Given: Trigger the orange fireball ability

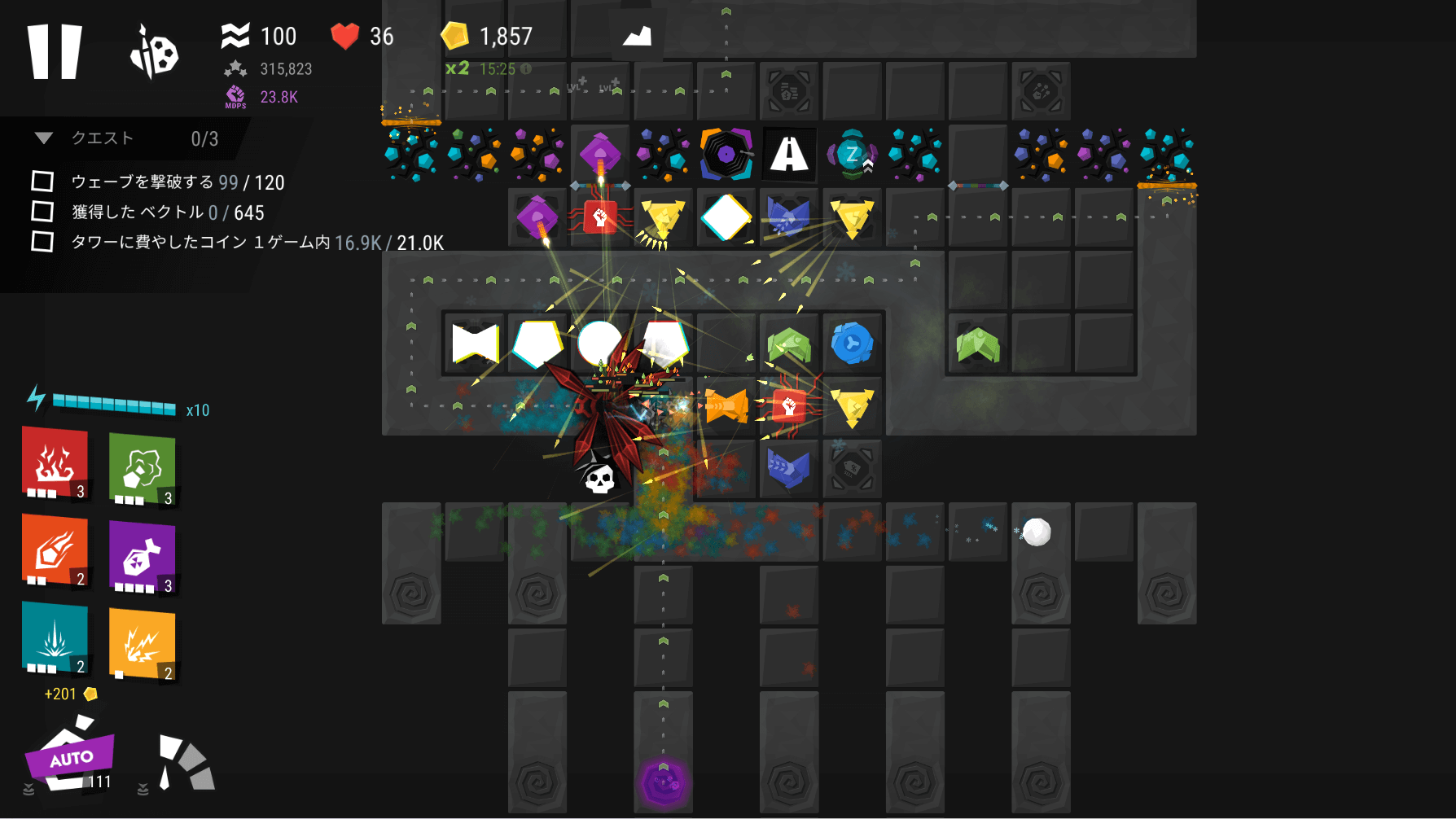Looking at the screenshot, I should pos(55,550).
